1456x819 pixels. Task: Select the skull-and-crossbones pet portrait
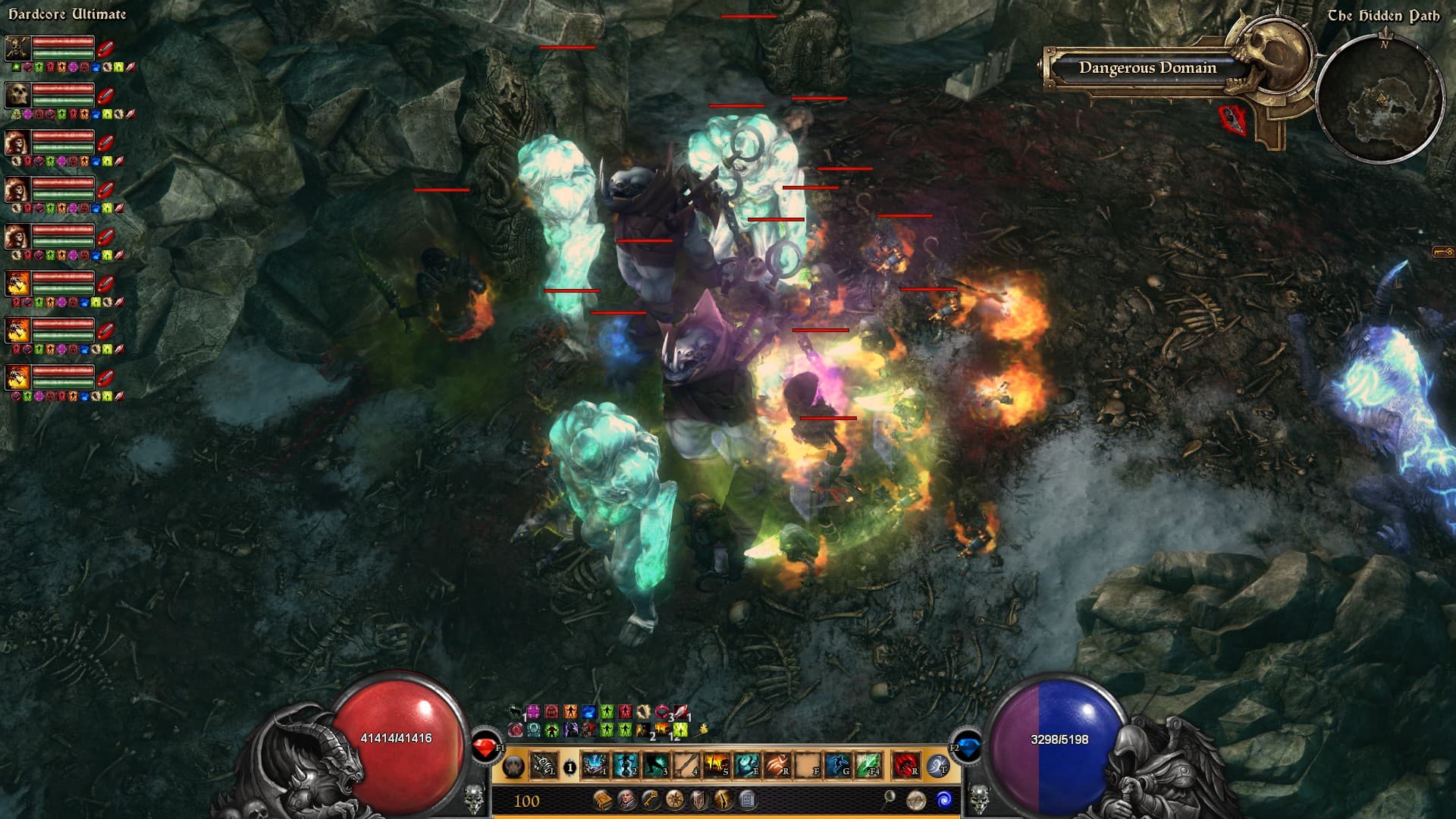tap(17, 48)
